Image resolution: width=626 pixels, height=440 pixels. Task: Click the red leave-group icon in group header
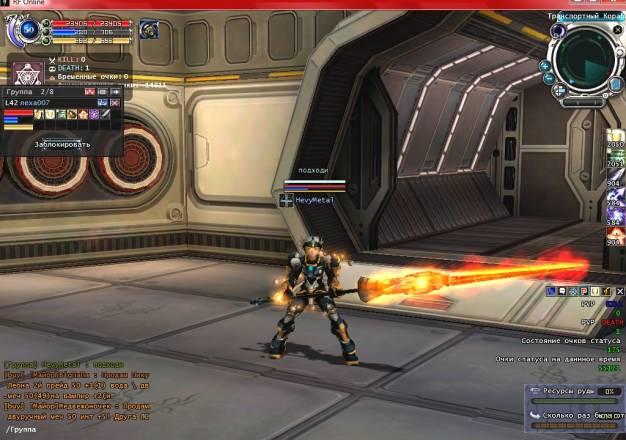[90, 91]
